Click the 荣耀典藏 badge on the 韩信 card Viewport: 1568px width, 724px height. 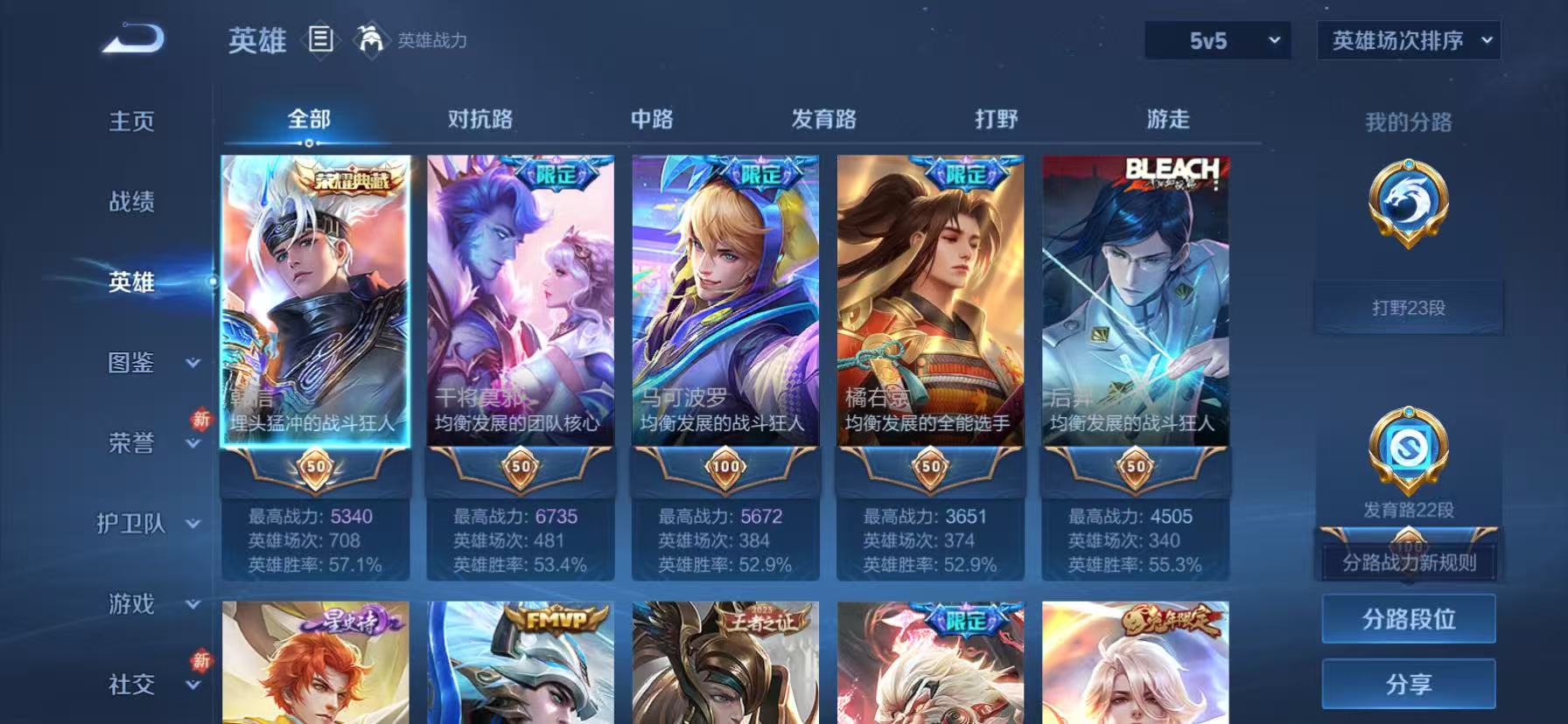(x=315, y=178)
